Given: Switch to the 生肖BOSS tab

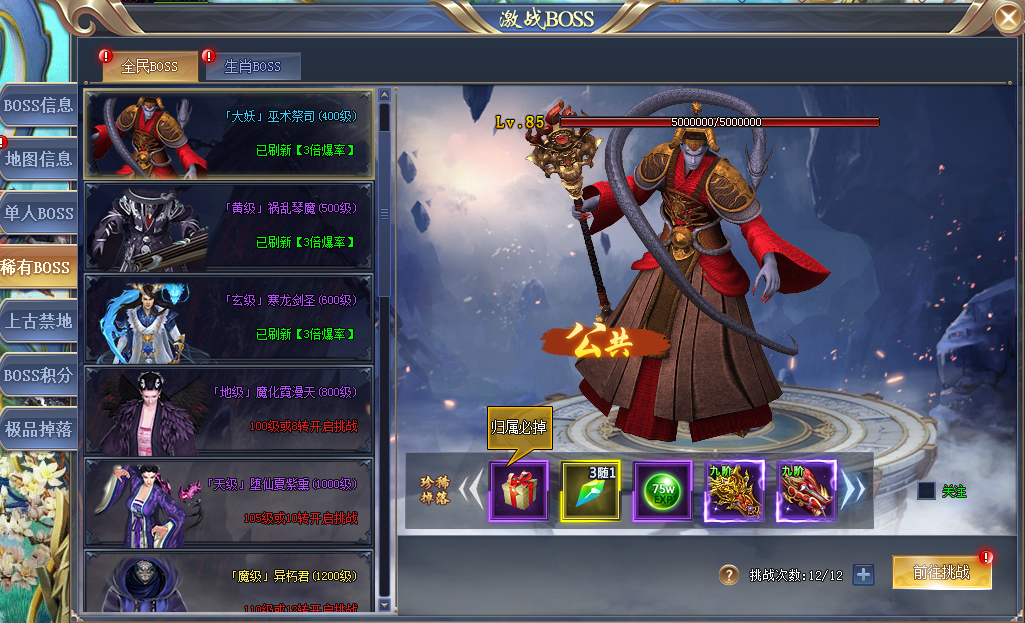Looking at the screenshot, I should pyautogui.click(x=252, y=67).
